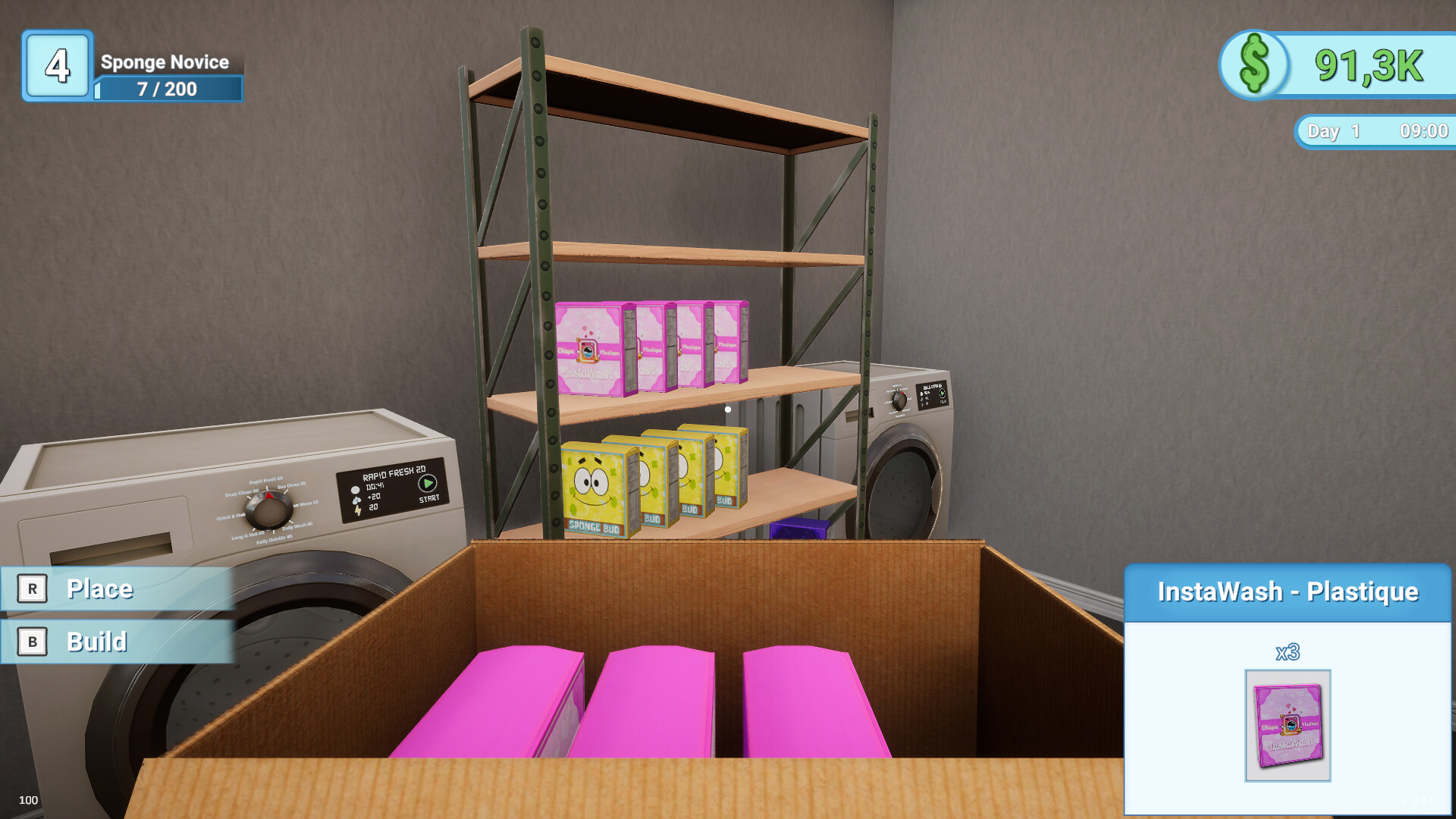
Task: Click the water droplets icon on the washer display
Action: coord(356,500)
